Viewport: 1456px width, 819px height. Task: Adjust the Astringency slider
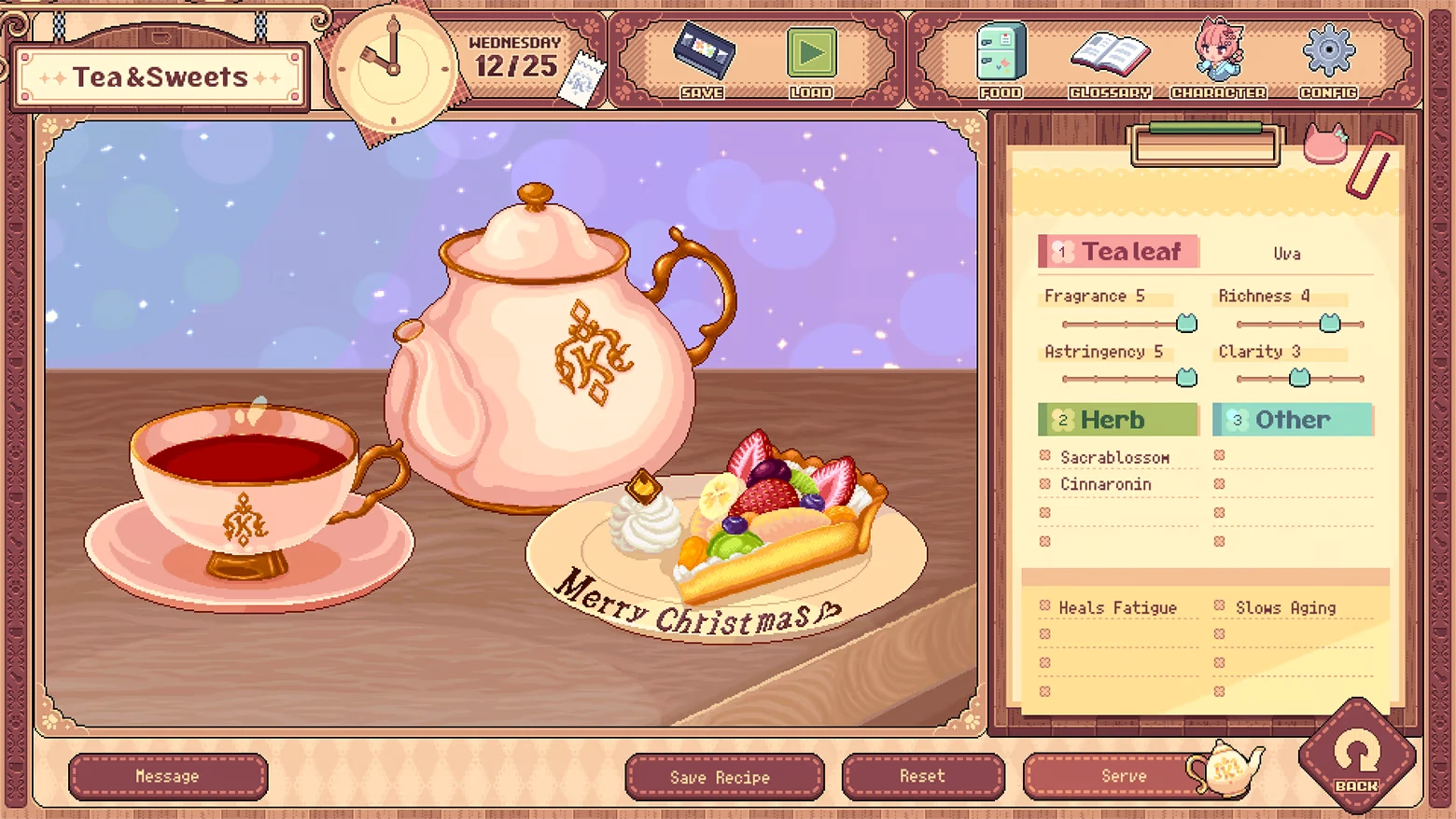1184,378
